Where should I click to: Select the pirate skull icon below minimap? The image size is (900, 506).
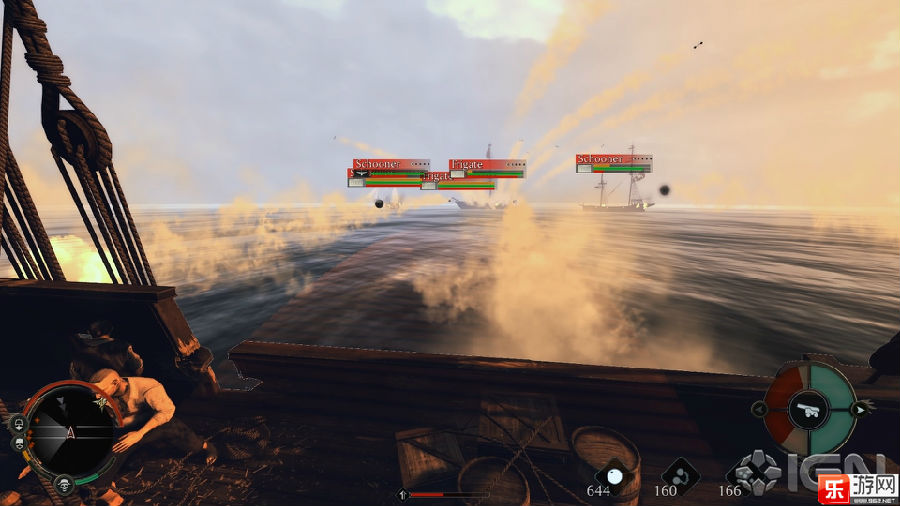coord(64,484)
